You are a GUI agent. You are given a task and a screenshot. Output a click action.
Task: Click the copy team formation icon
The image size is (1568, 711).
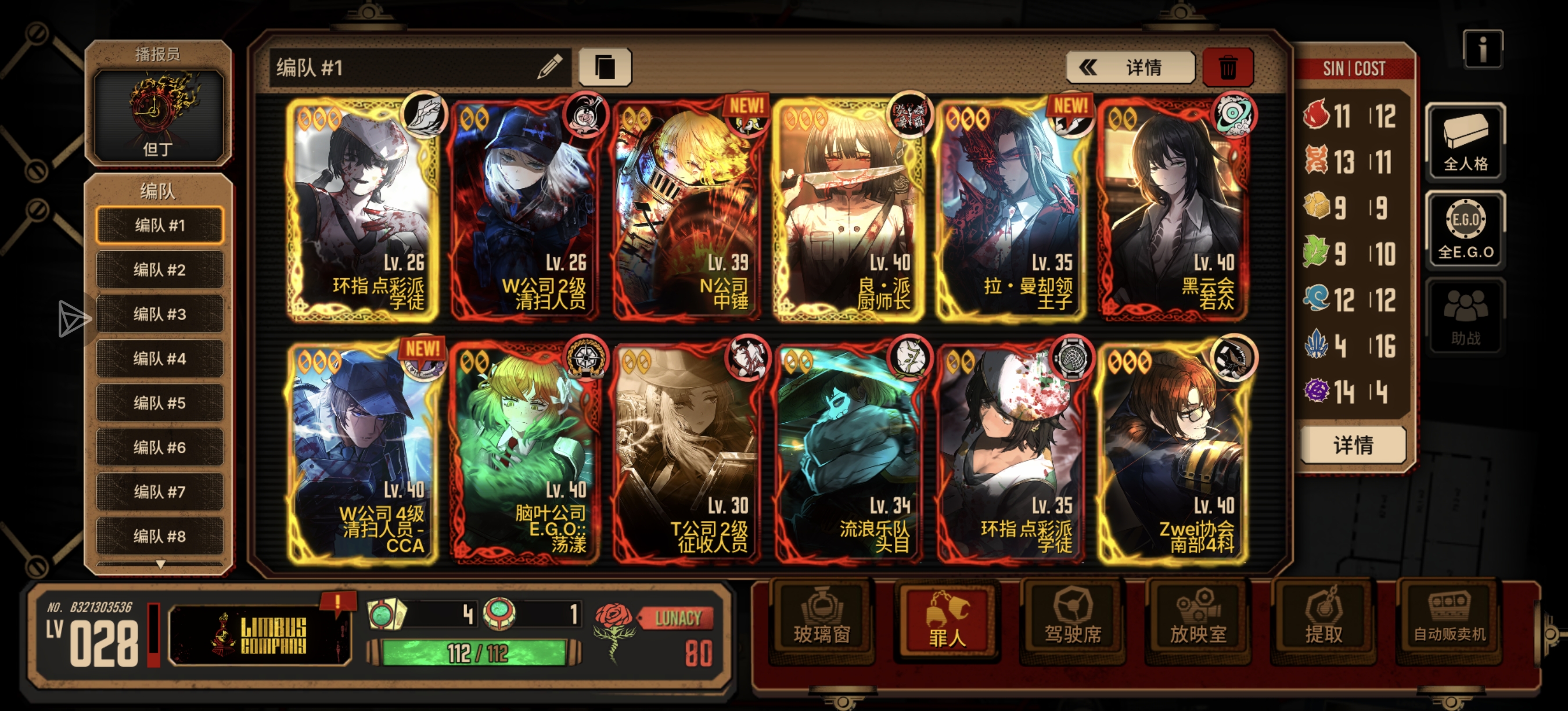(605, 67)
